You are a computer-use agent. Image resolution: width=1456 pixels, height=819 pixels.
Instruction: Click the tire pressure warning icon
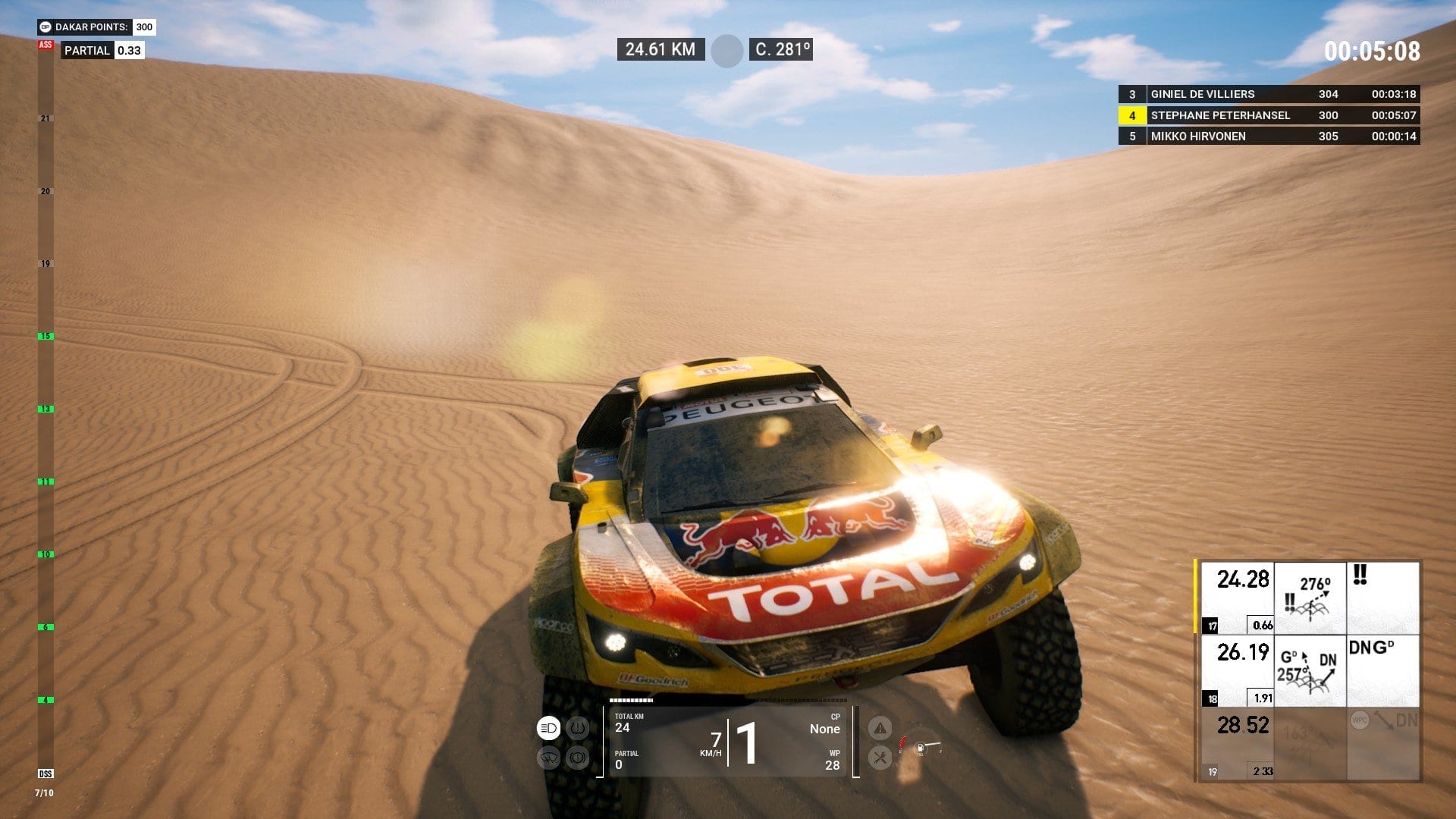[578, 729]
